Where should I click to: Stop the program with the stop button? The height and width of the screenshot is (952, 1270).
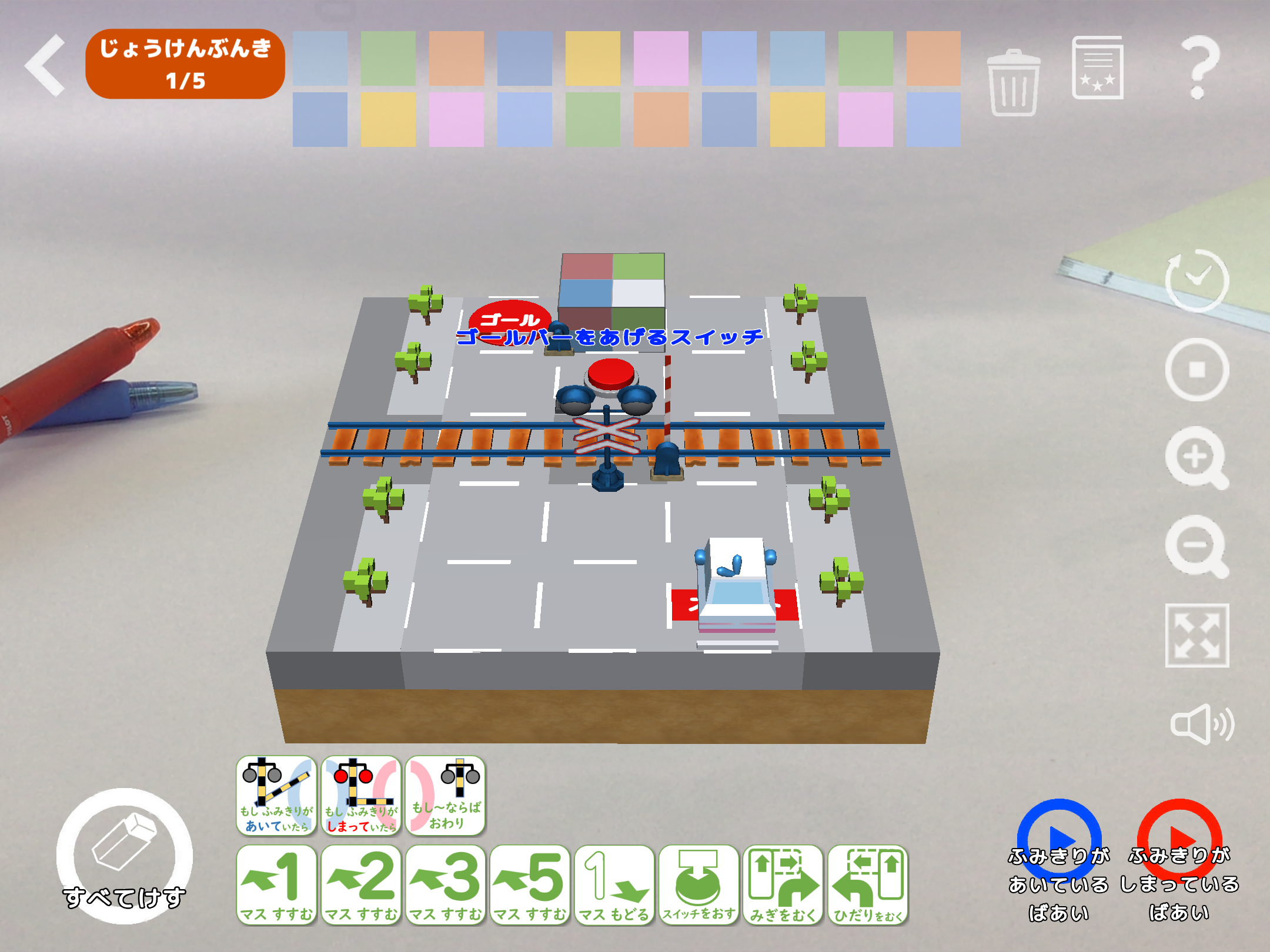pos(1197,370)
